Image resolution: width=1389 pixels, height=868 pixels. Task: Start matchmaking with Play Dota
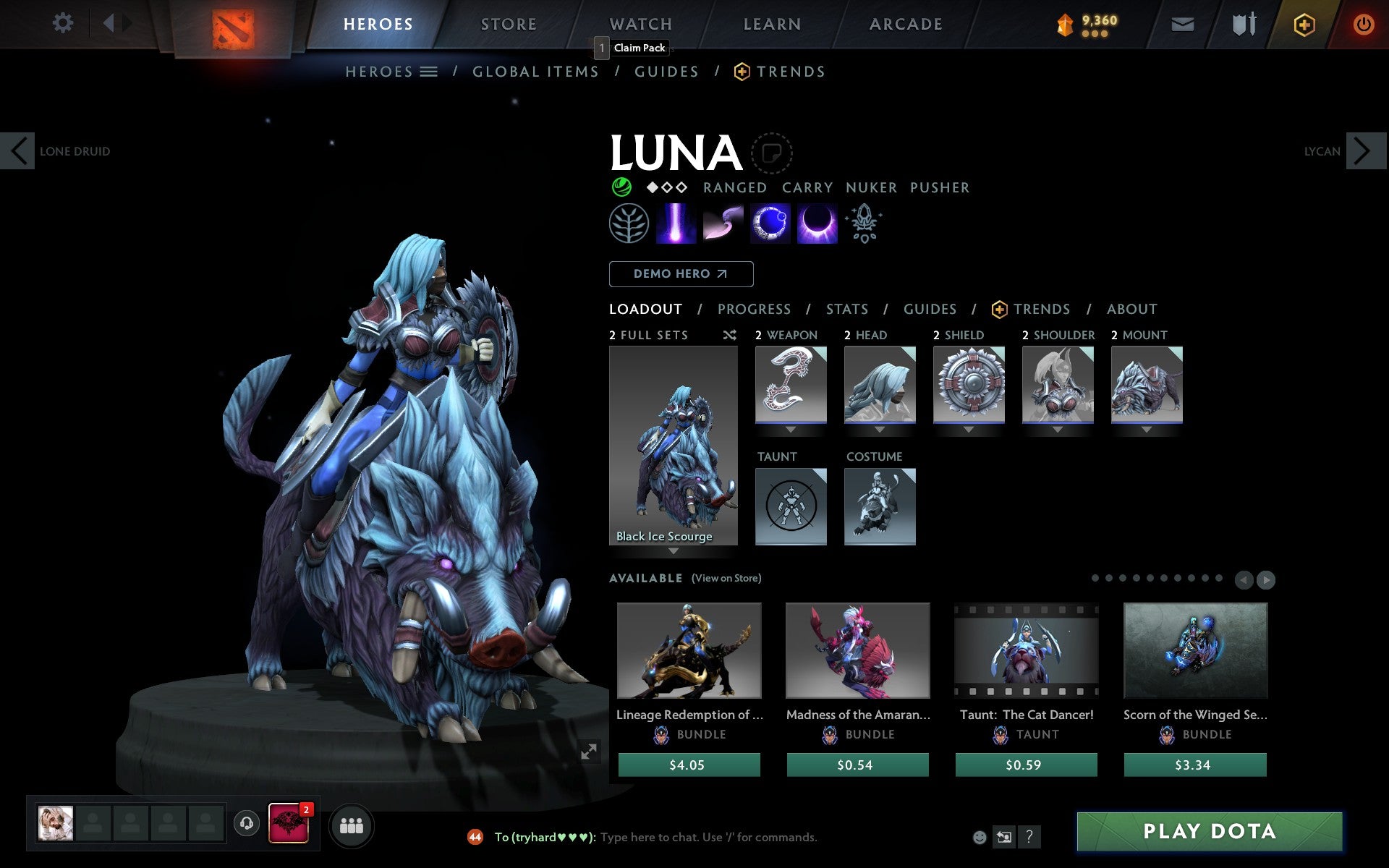(1209, 832)
